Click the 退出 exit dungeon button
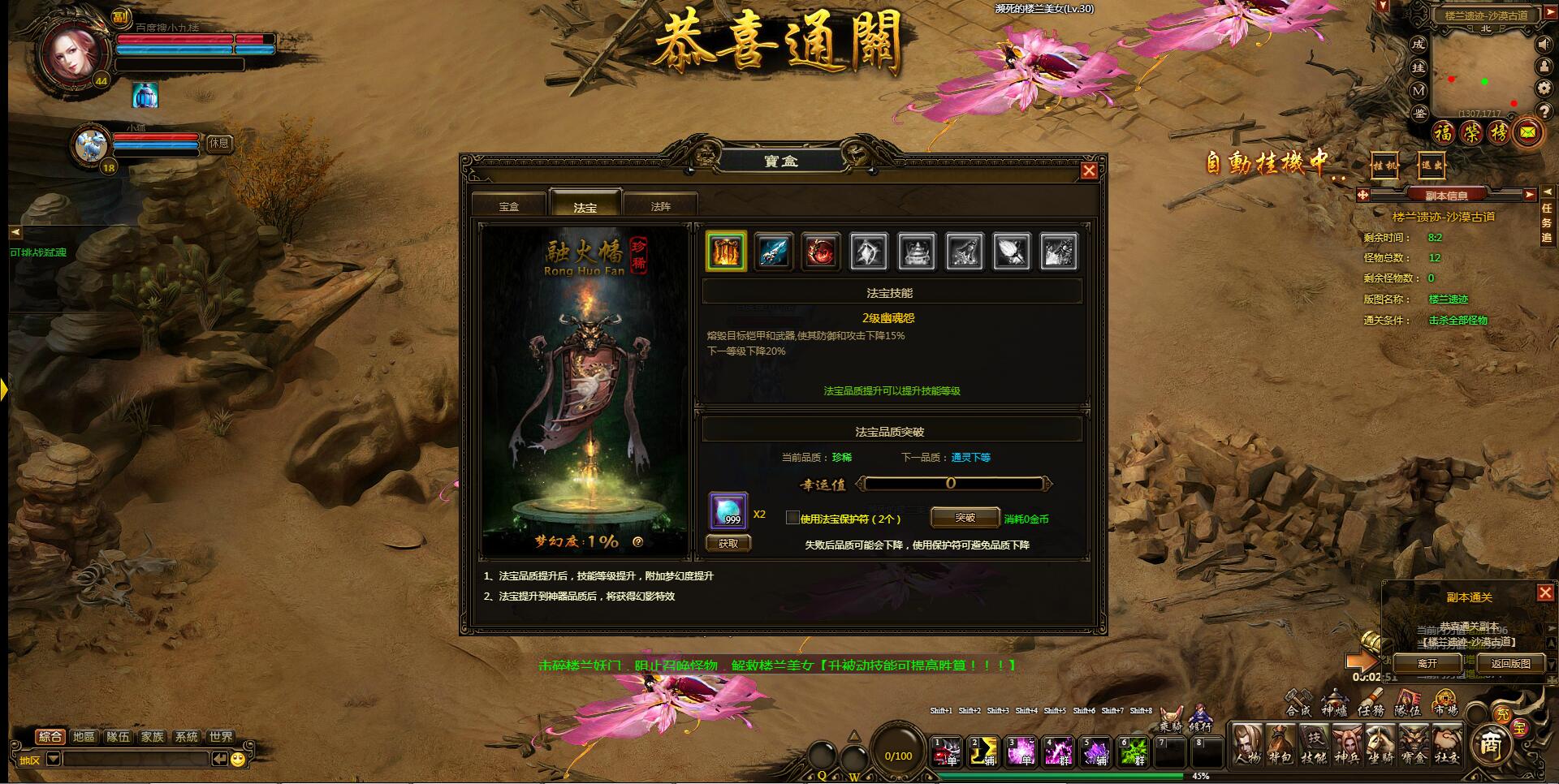Screen dimensions: 1559x784 pyautogui.click(x=1431, y=166)
